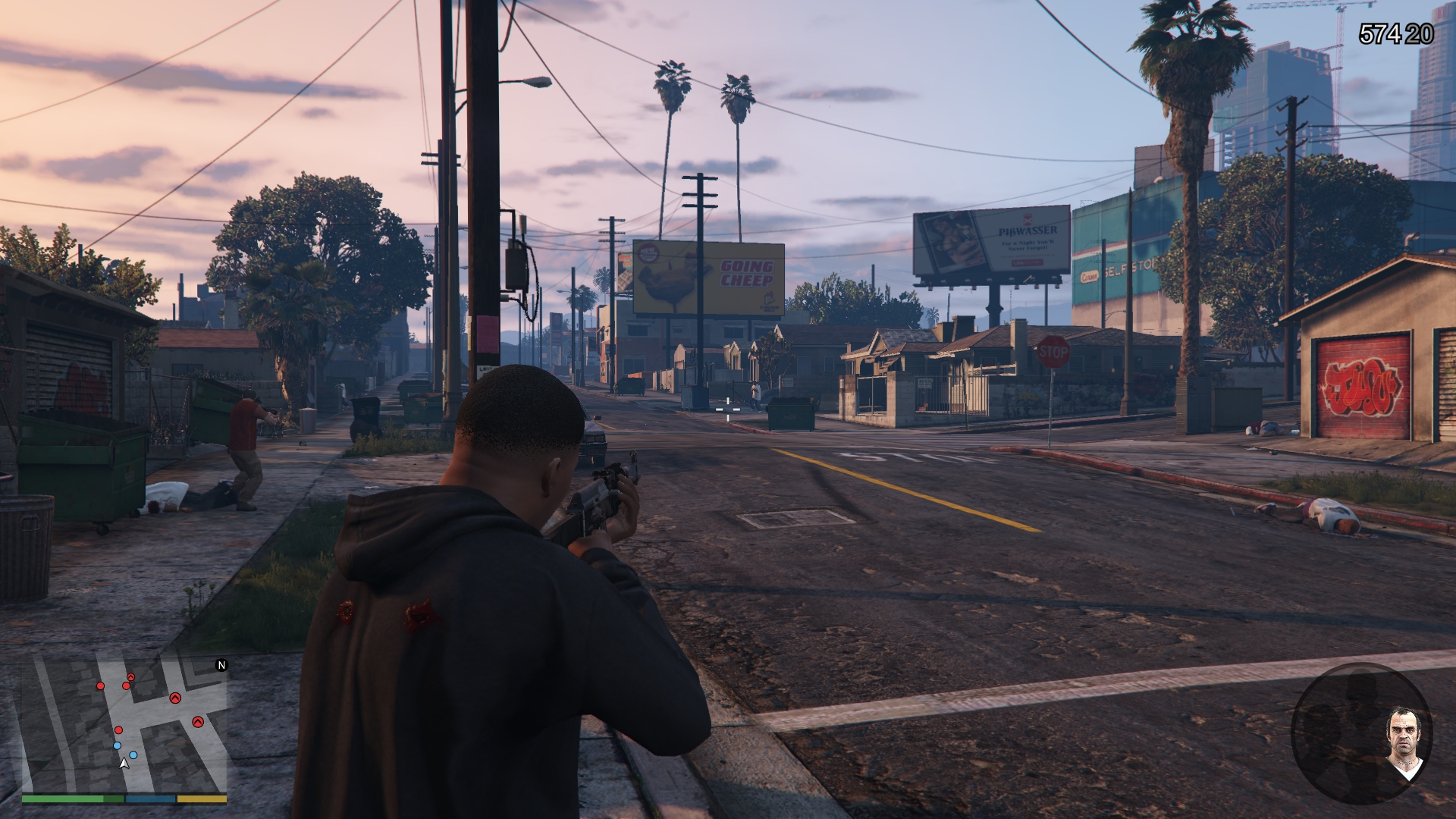Select the north compass marker on minimap
The height and width of the screenshot is (819, 1456).
coord(221,666)
